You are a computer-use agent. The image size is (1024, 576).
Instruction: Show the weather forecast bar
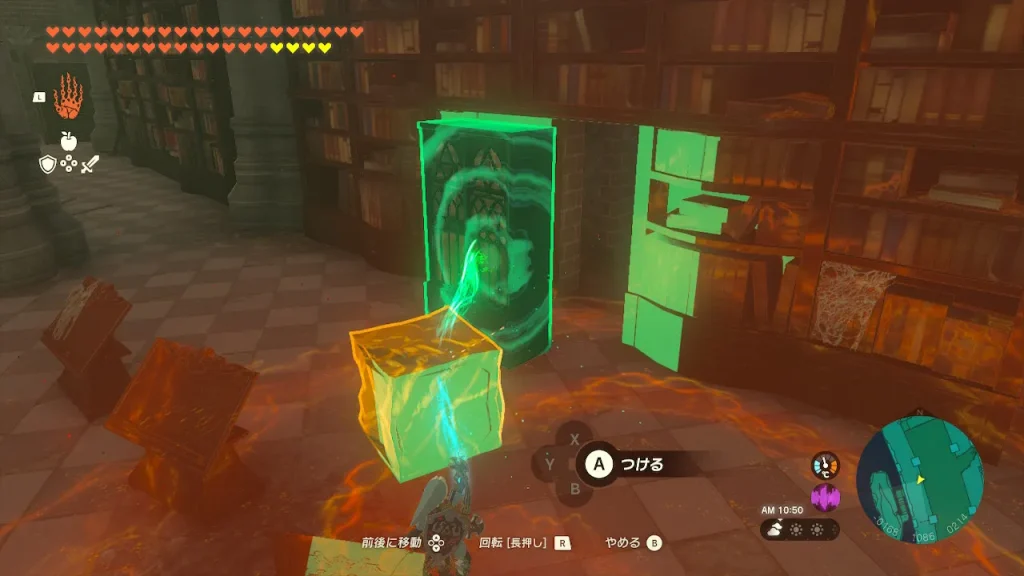(799, 529)
